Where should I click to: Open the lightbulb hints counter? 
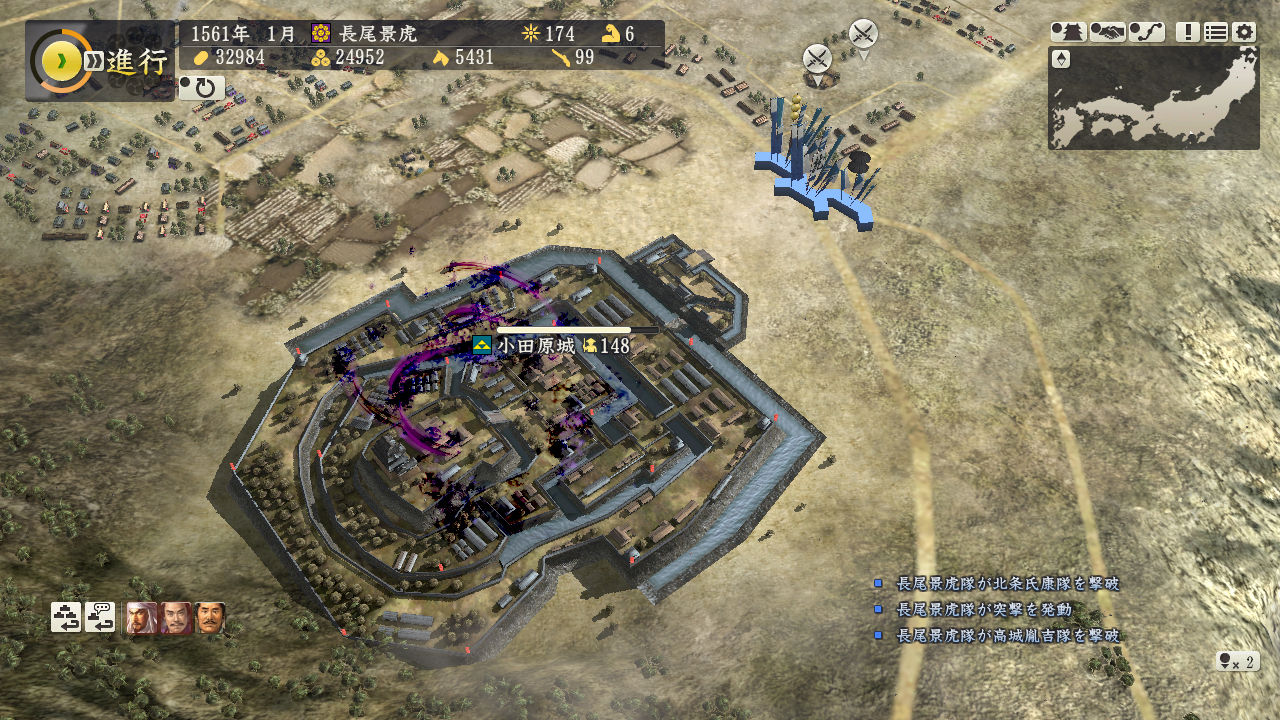point(1237,661)
